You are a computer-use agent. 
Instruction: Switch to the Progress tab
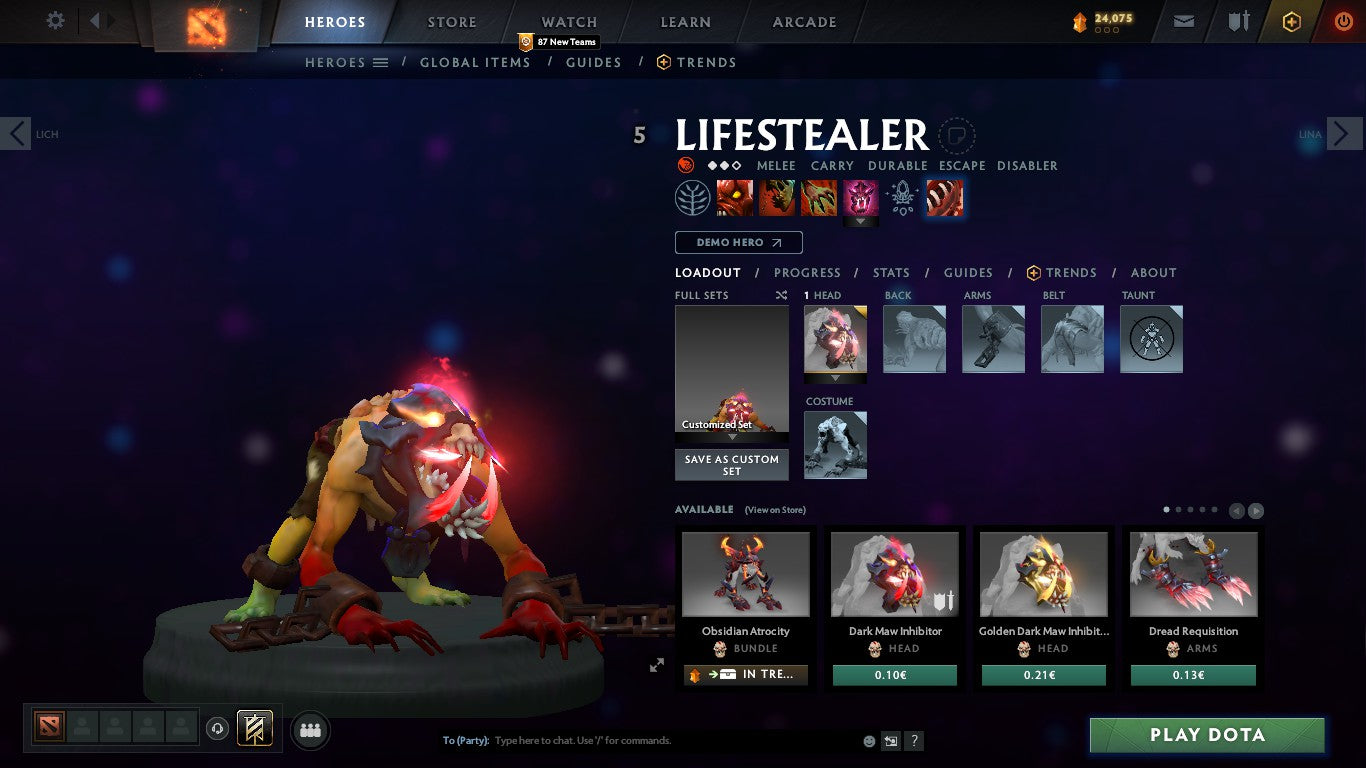[x=808, y=272]
